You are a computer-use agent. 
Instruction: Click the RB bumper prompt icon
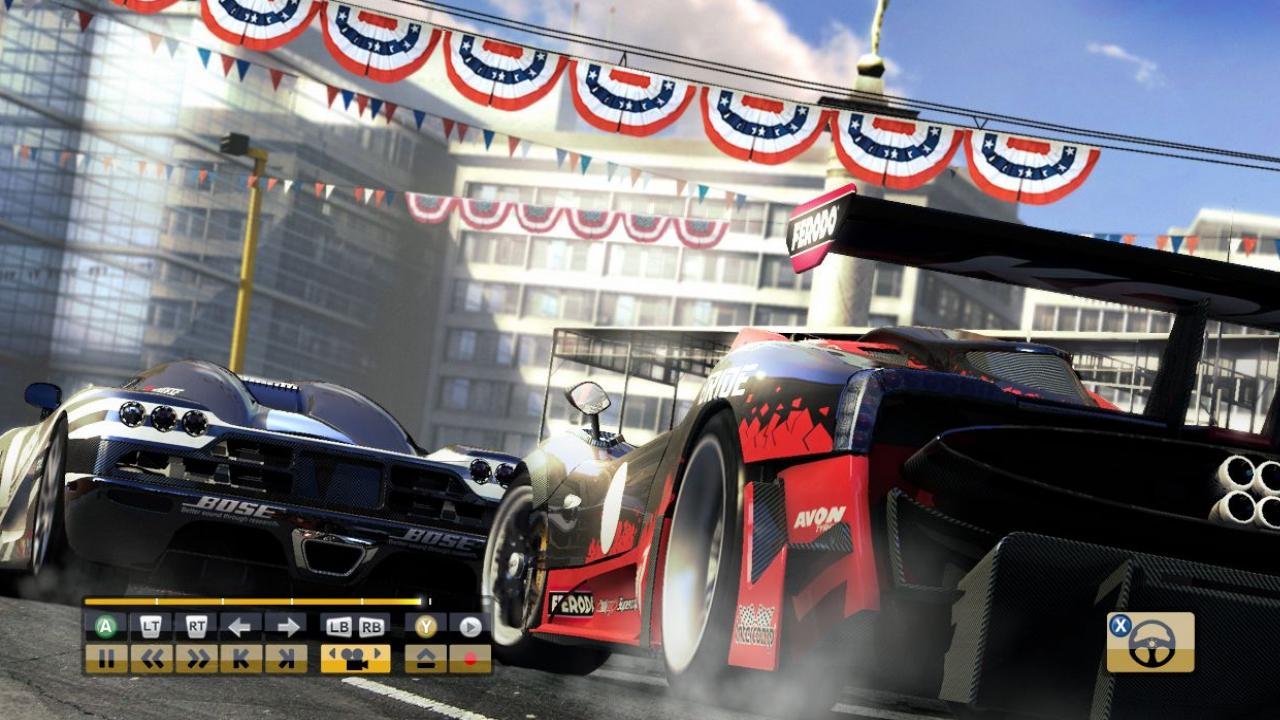coord(371,627)
